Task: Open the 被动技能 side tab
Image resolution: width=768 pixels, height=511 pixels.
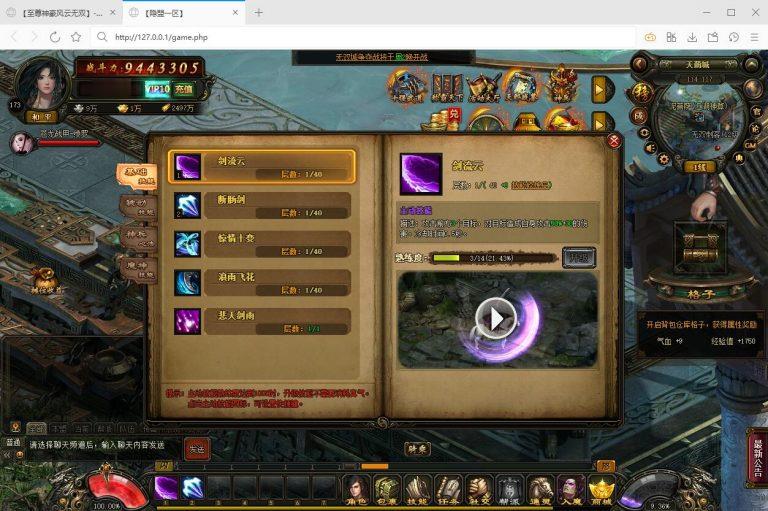Action: [138, 207]
